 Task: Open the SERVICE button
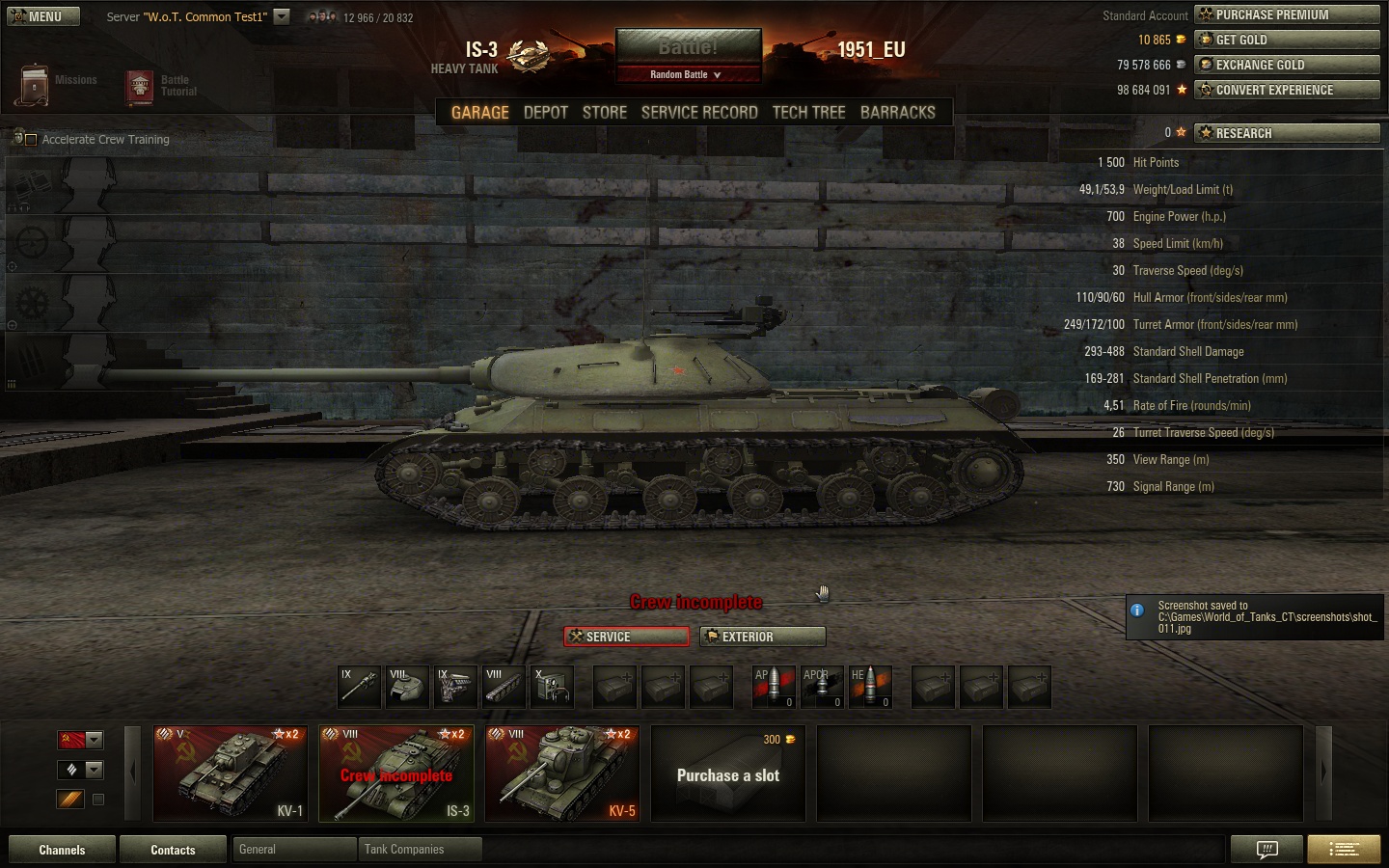(626, 637)
